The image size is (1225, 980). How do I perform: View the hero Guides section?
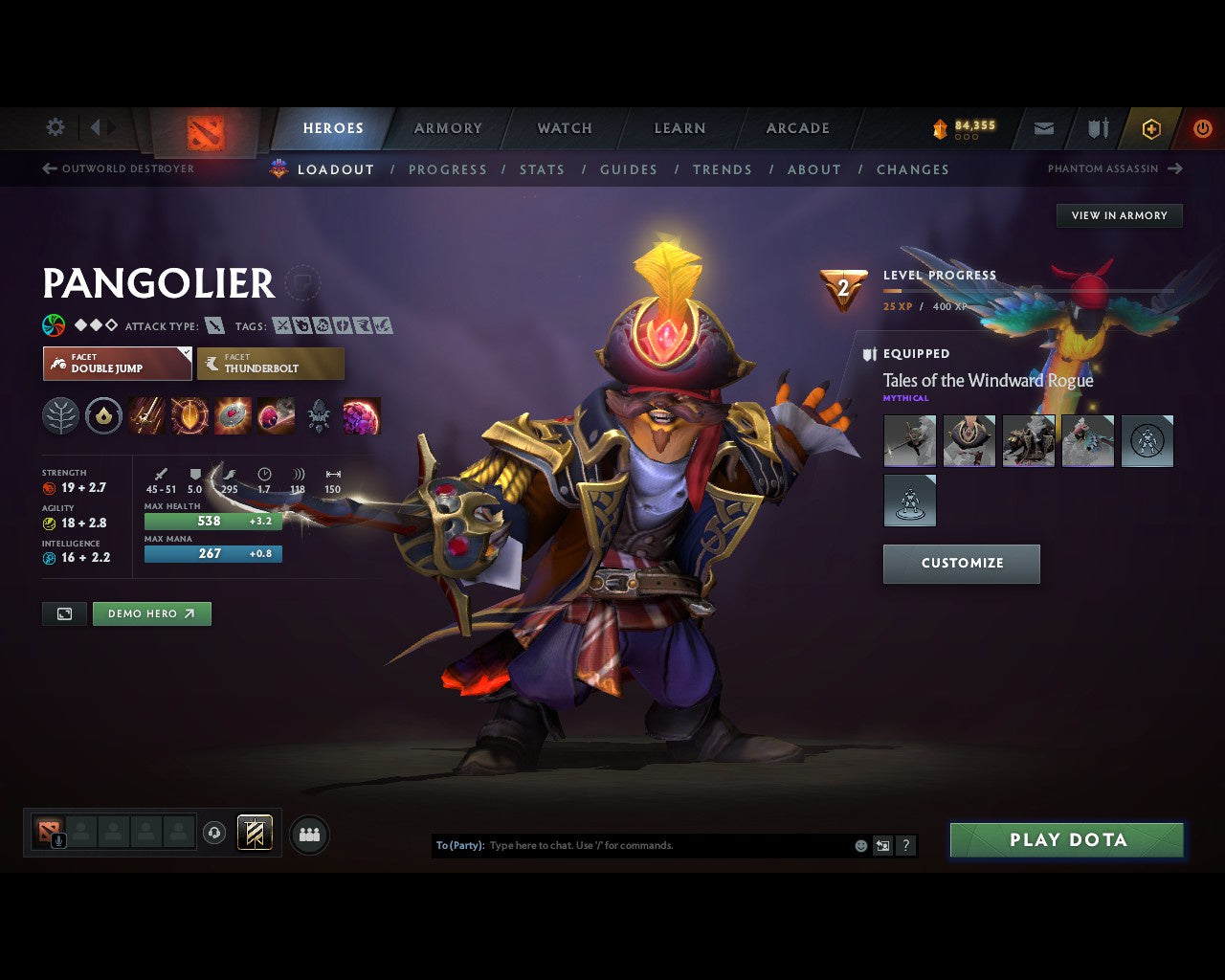pos(628,169)
